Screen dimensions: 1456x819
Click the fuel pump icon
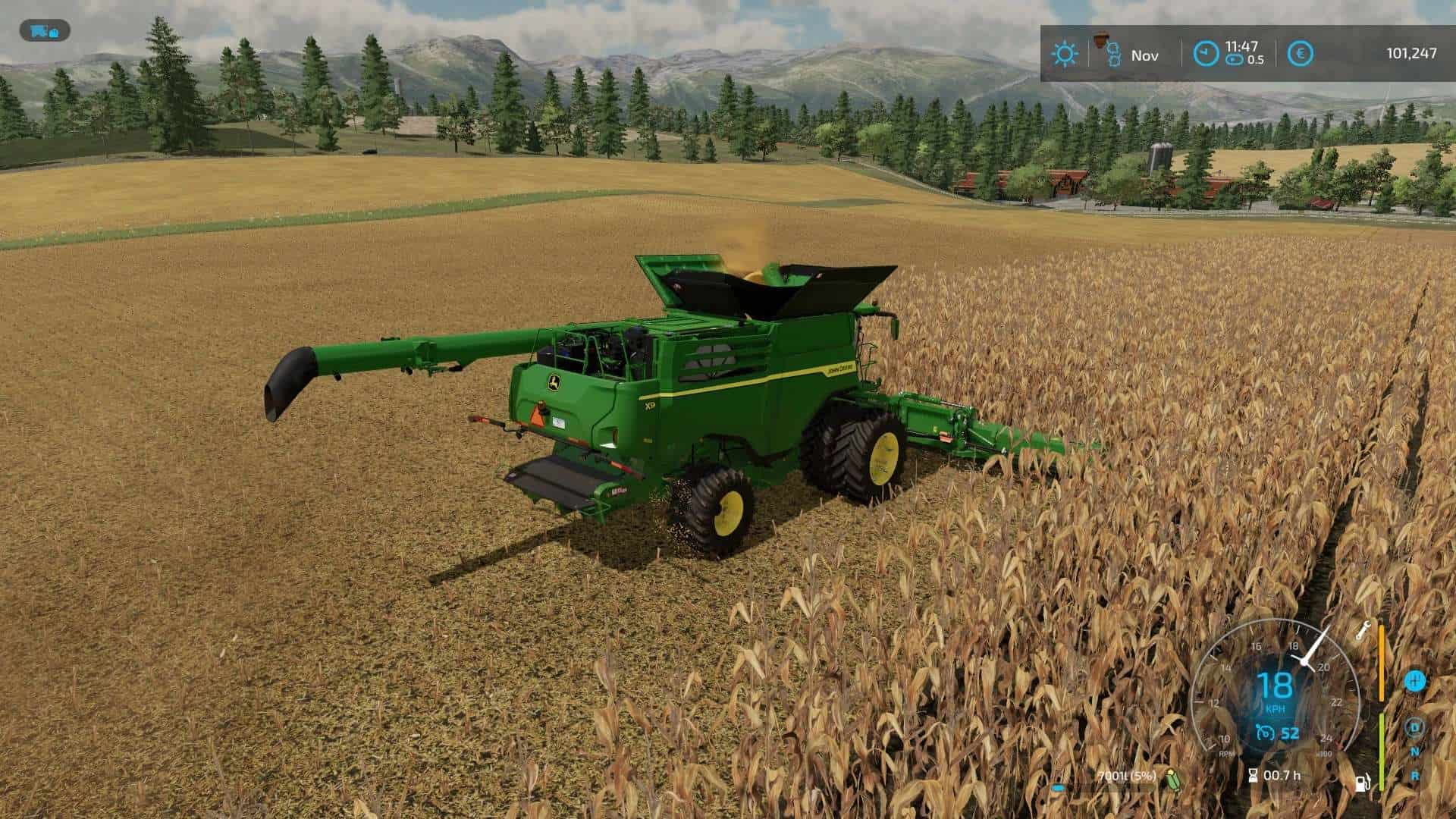point(1363,781)
